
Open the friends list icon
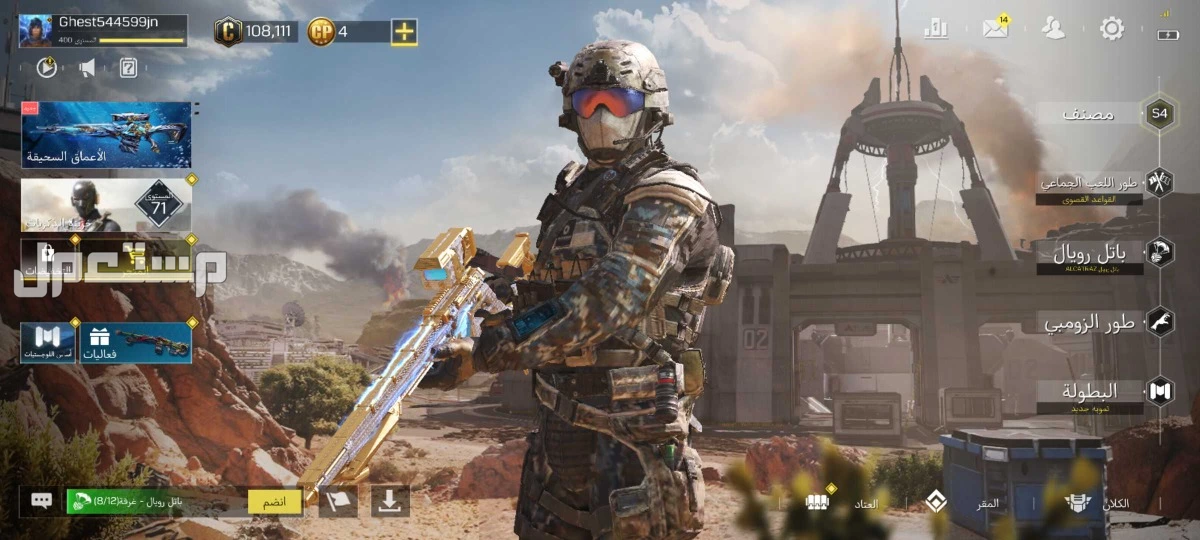point(1053,28)
